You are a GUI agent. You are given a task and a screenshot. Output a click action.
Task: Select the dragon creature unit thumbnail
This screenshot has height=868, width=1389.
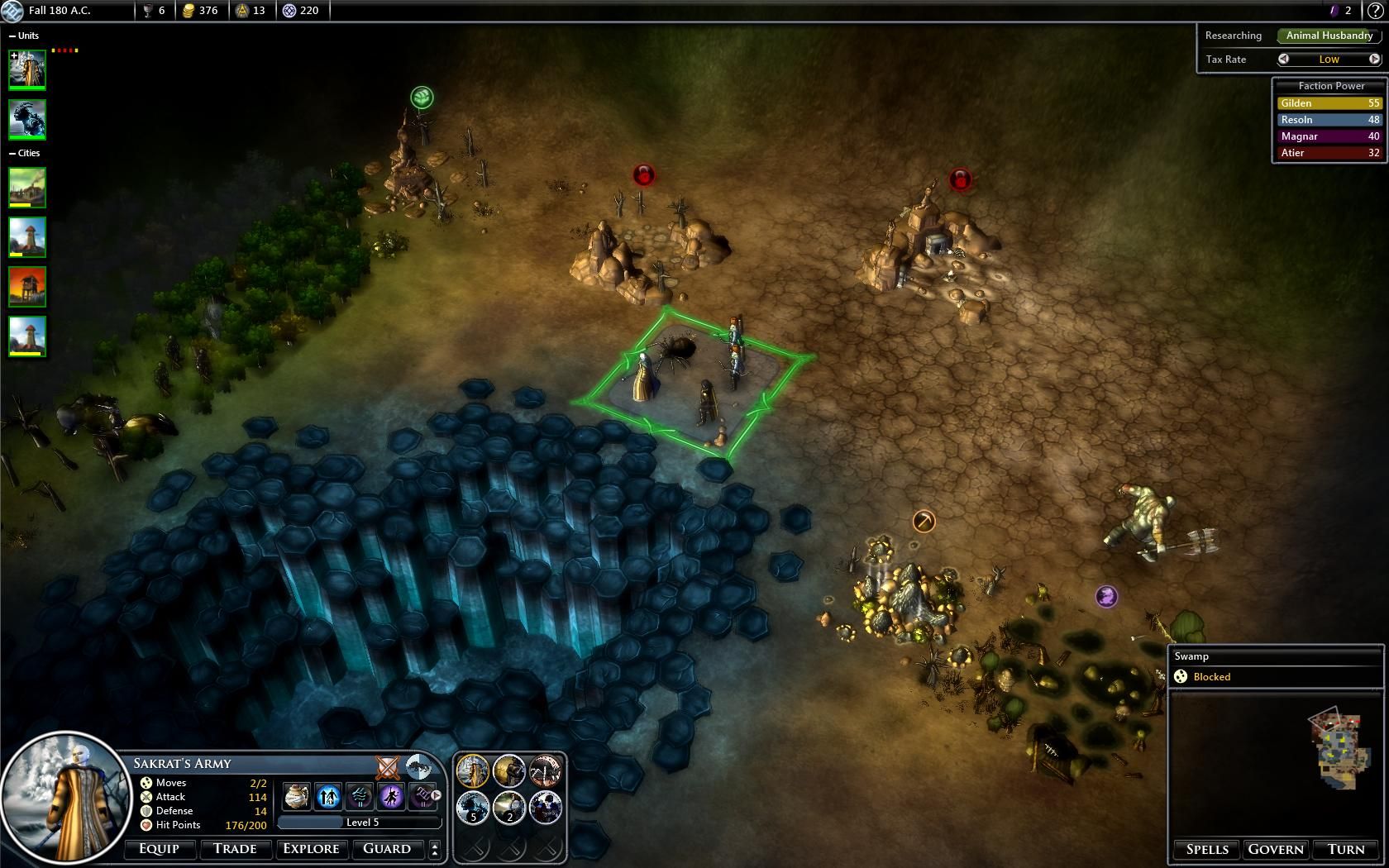pyautogui.click(x=27, y=119)
